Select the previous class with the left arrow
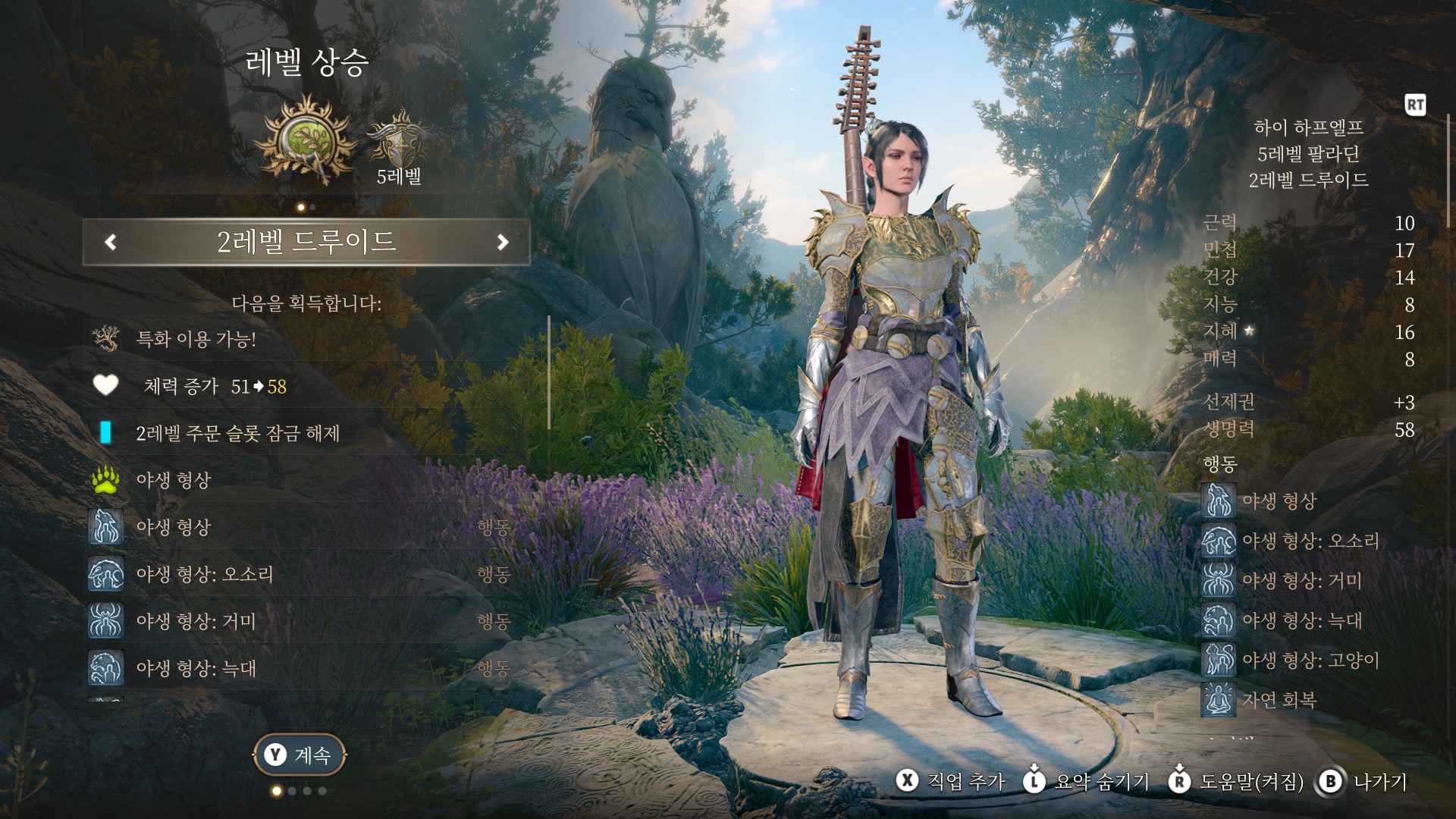 pyautogui.click(x=111, y=242)
